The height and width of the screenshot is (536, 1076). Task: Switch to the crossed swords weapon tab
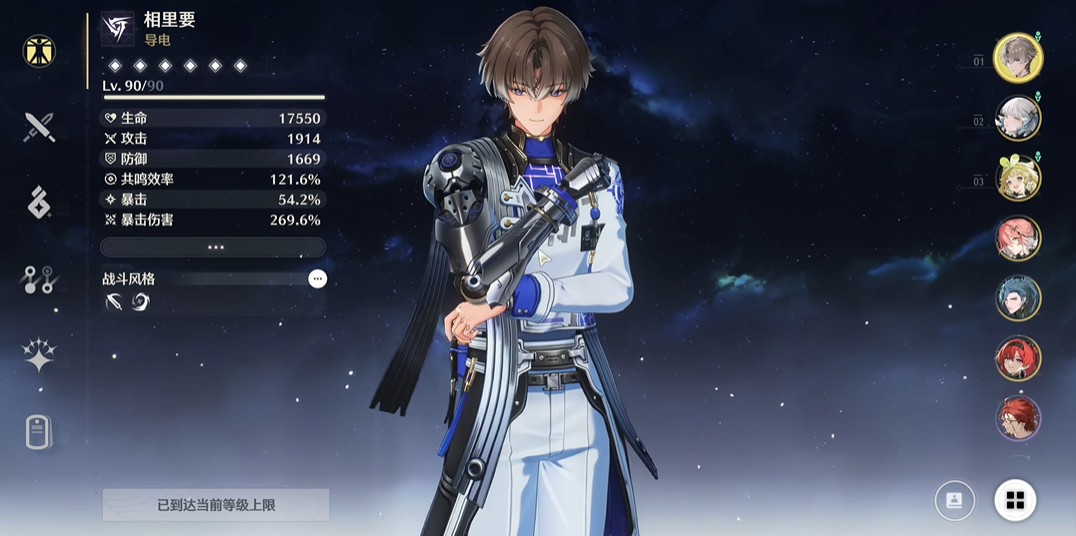tap(39, 127)
